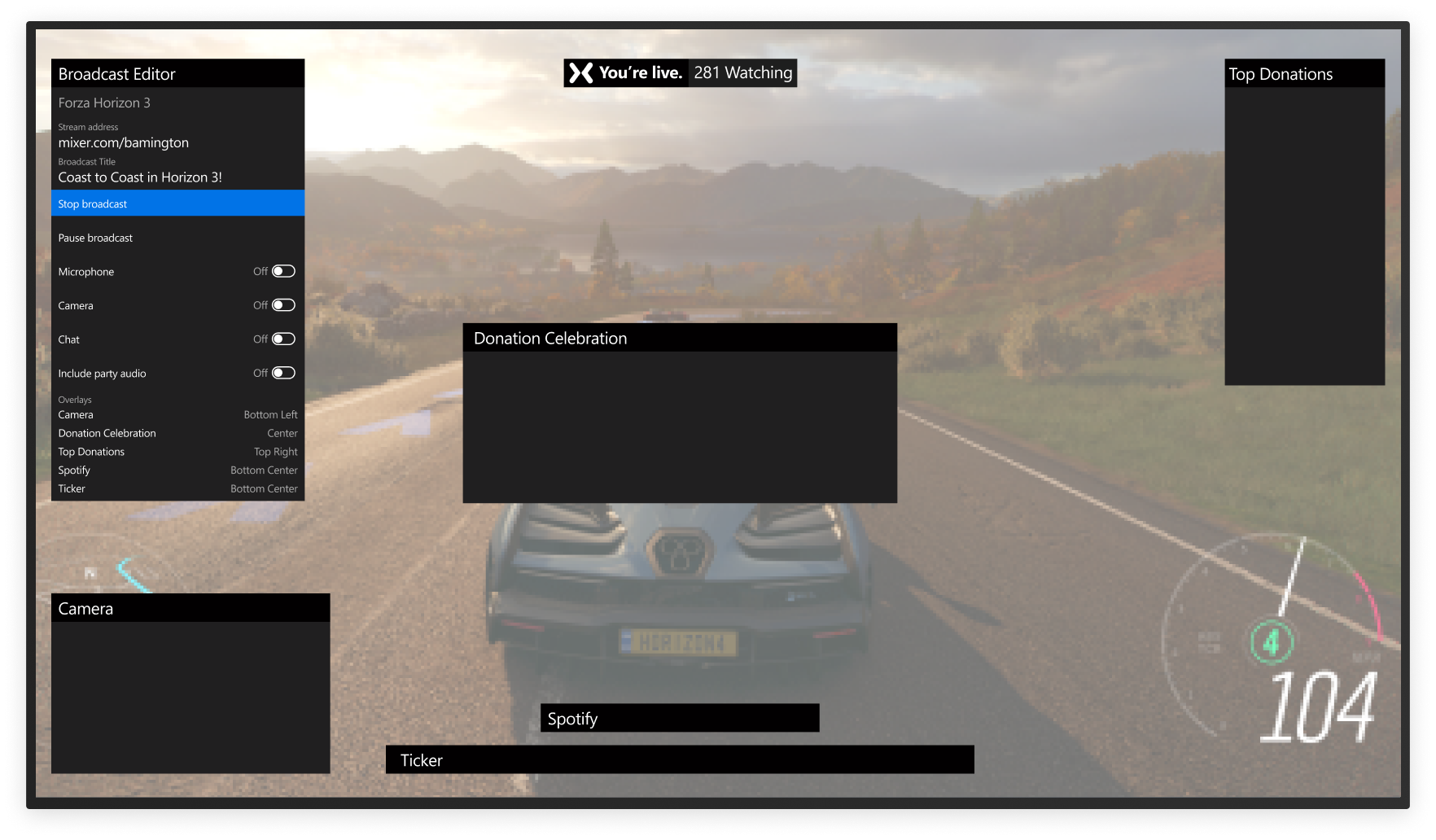Select the Ticker overlay bar
The width and height of the screenshot is (1436, 840).
(x=680, y=759)
